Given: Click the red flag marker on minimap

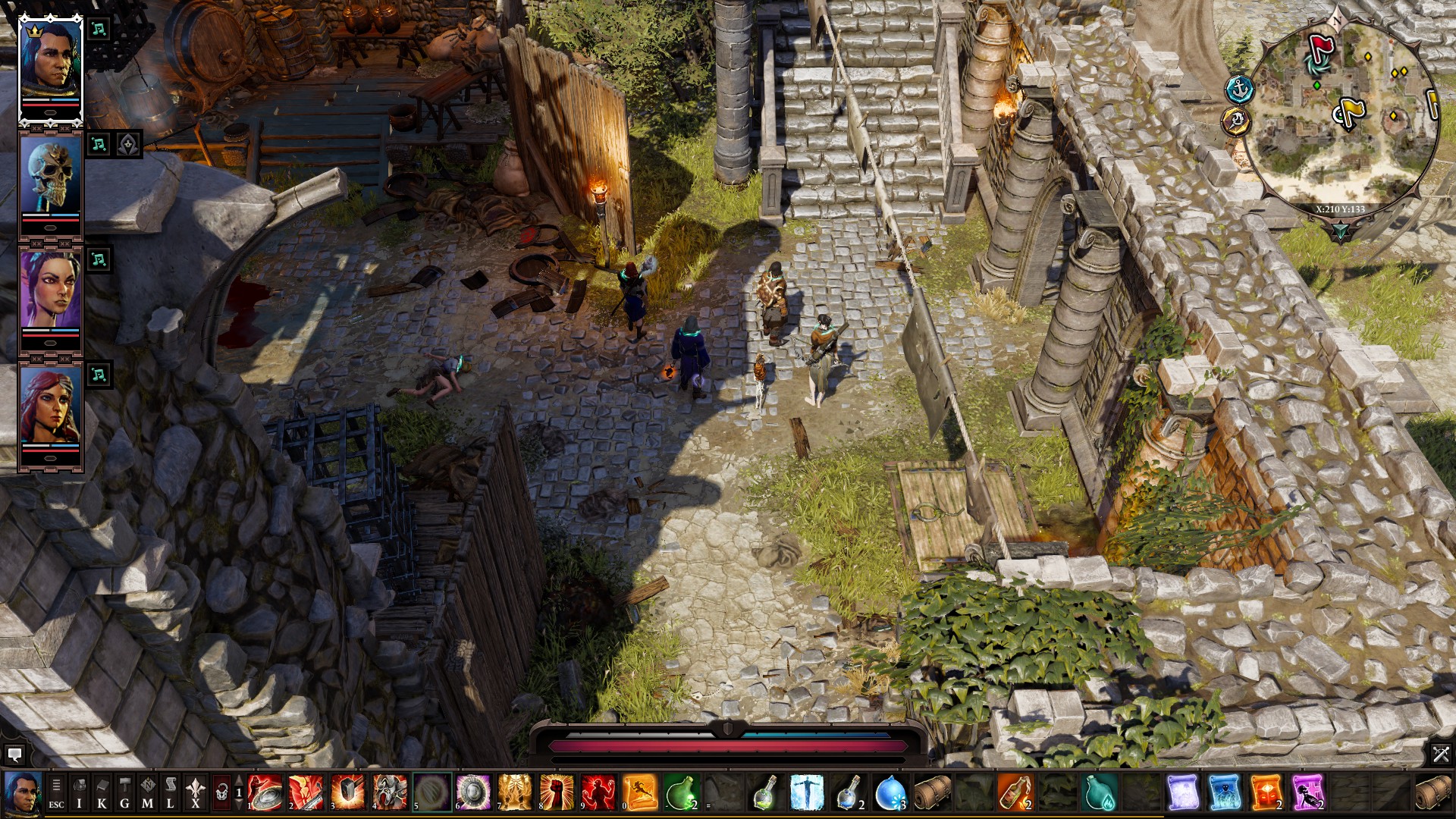Looking at the screenshot, I should [x=1322, y=49].
